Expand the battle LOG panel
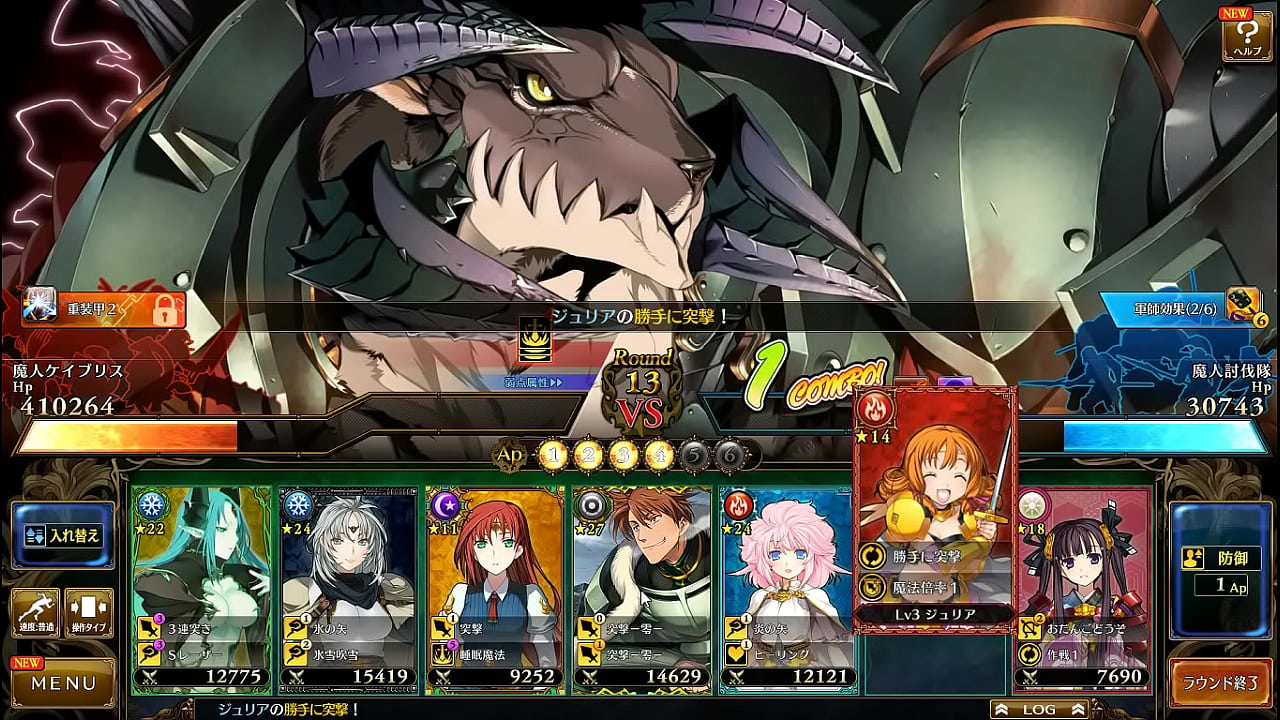Screen dimensions: 1280x720 click(x=1038, y=709)
